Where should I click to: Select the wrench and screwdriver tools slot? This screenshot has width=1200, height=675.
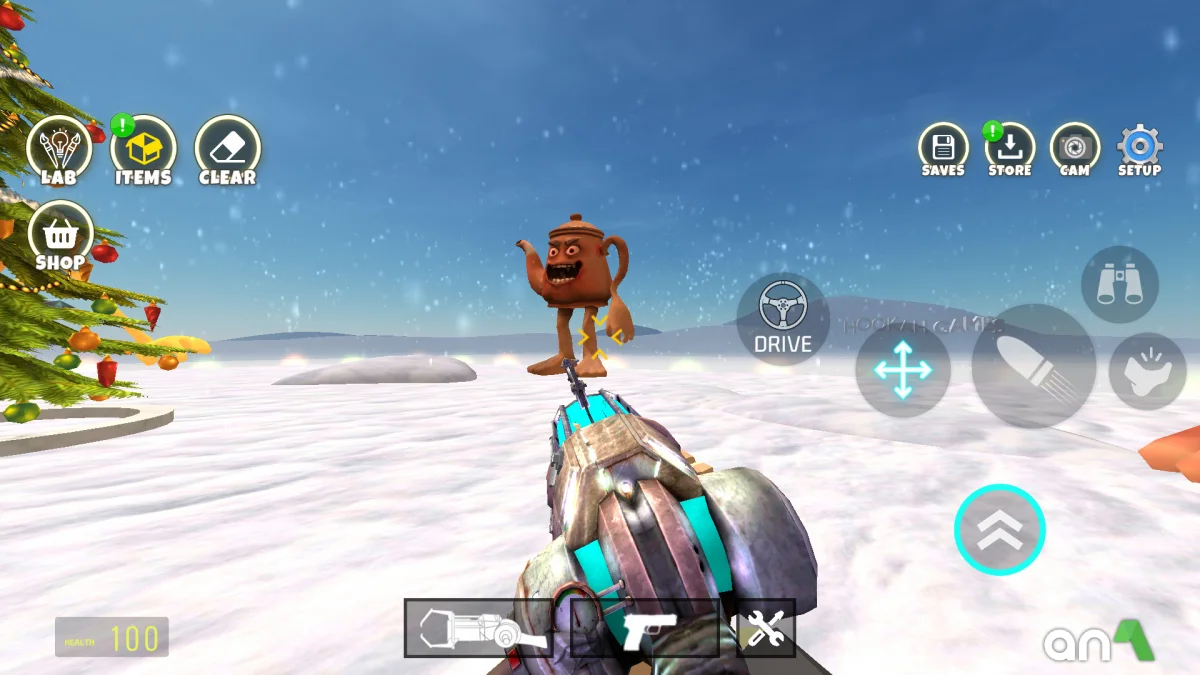click(x=765, y=628)
